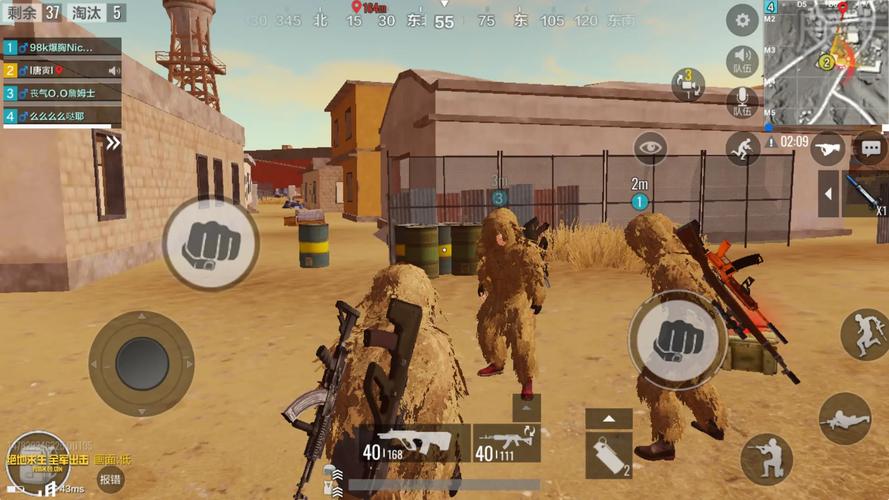The image size is (889, 500).
Task: Open the chat speech bubble
Action: tap(870, 148)
